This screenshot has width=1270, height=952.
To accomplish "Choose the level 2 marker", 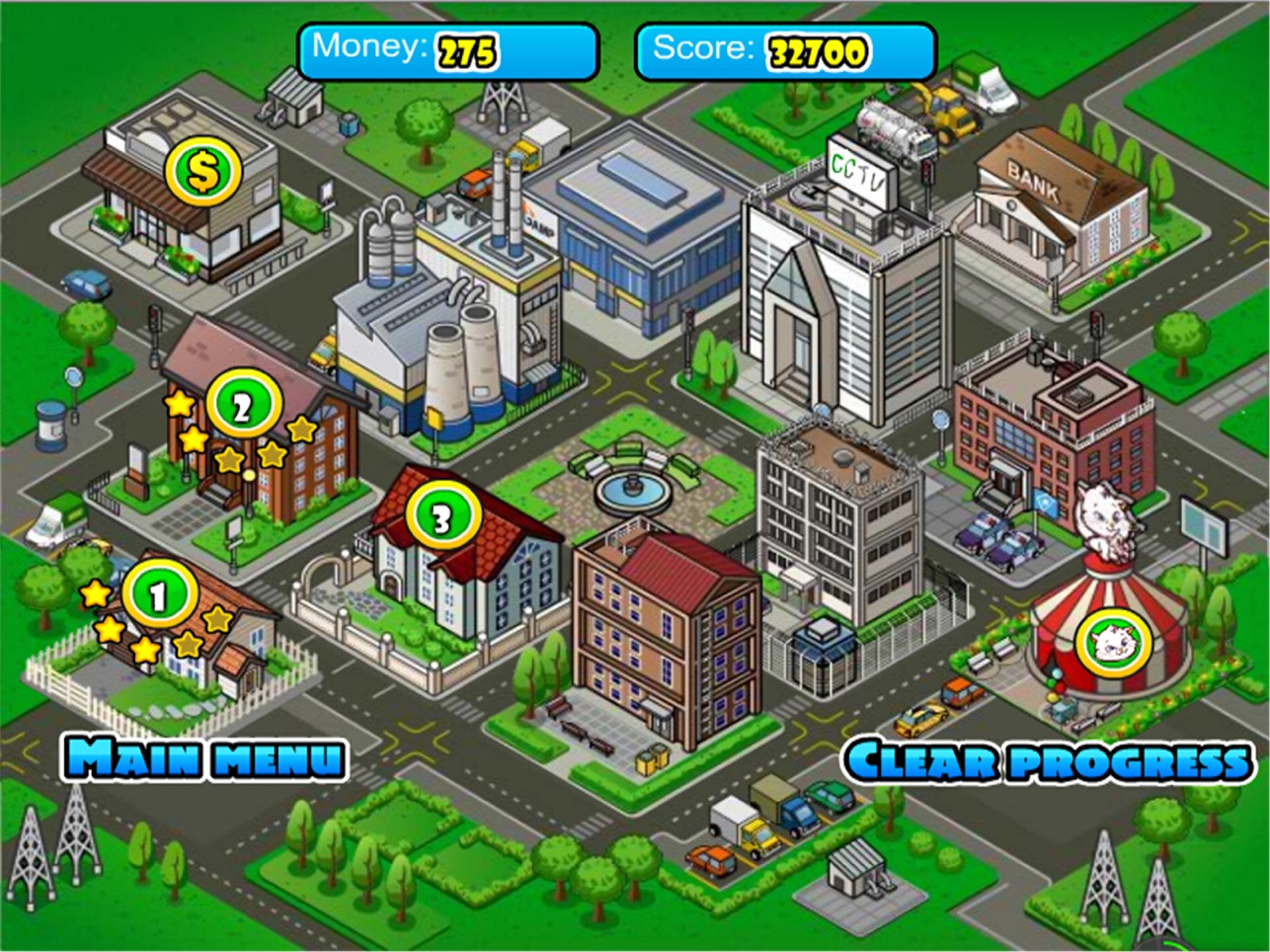I will pyautogui.click(x=243, y=405).
